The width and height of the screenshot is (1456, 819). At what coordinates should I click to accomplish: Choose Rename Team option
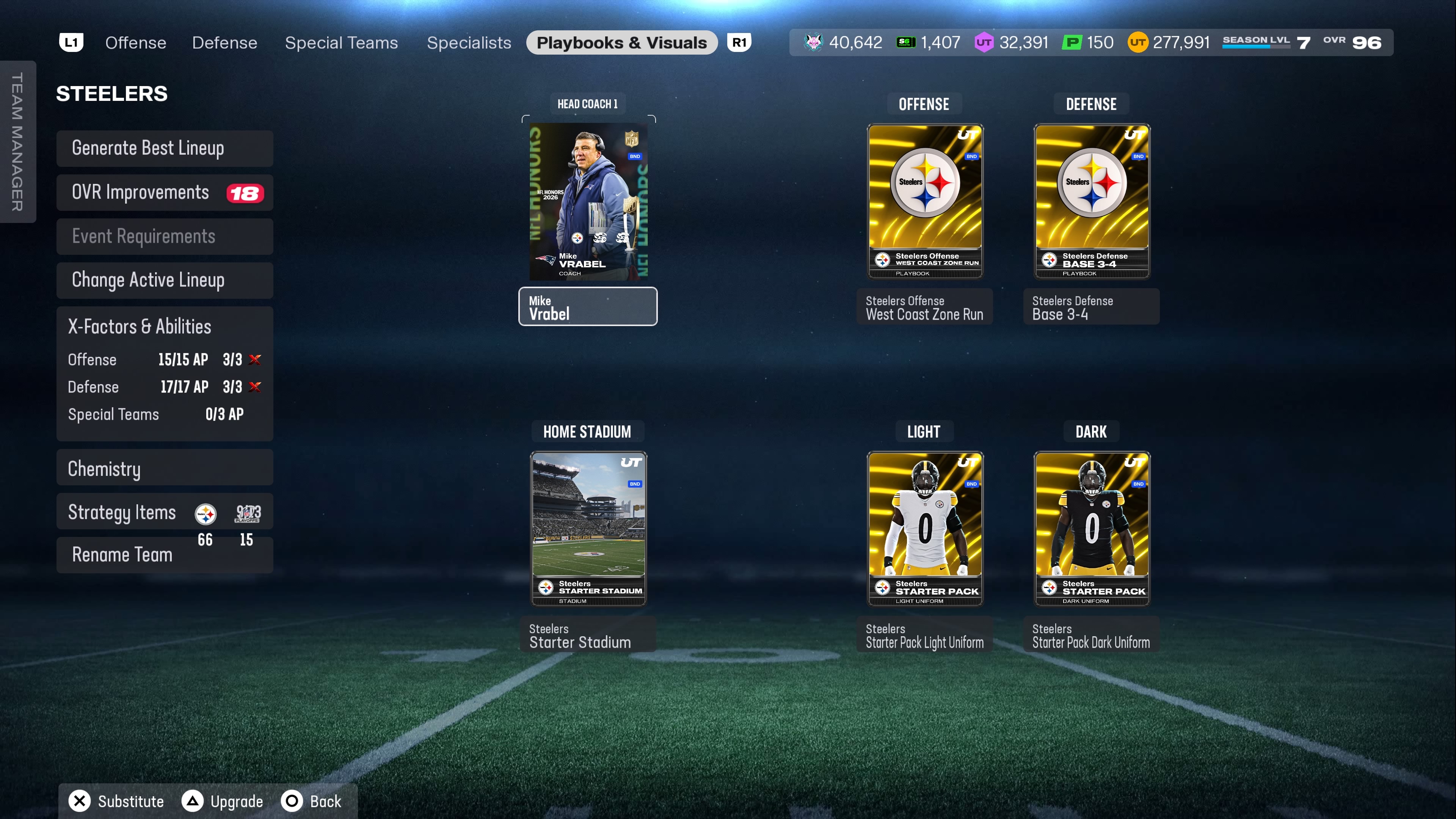pyautogui.click(x=122, y=555)
